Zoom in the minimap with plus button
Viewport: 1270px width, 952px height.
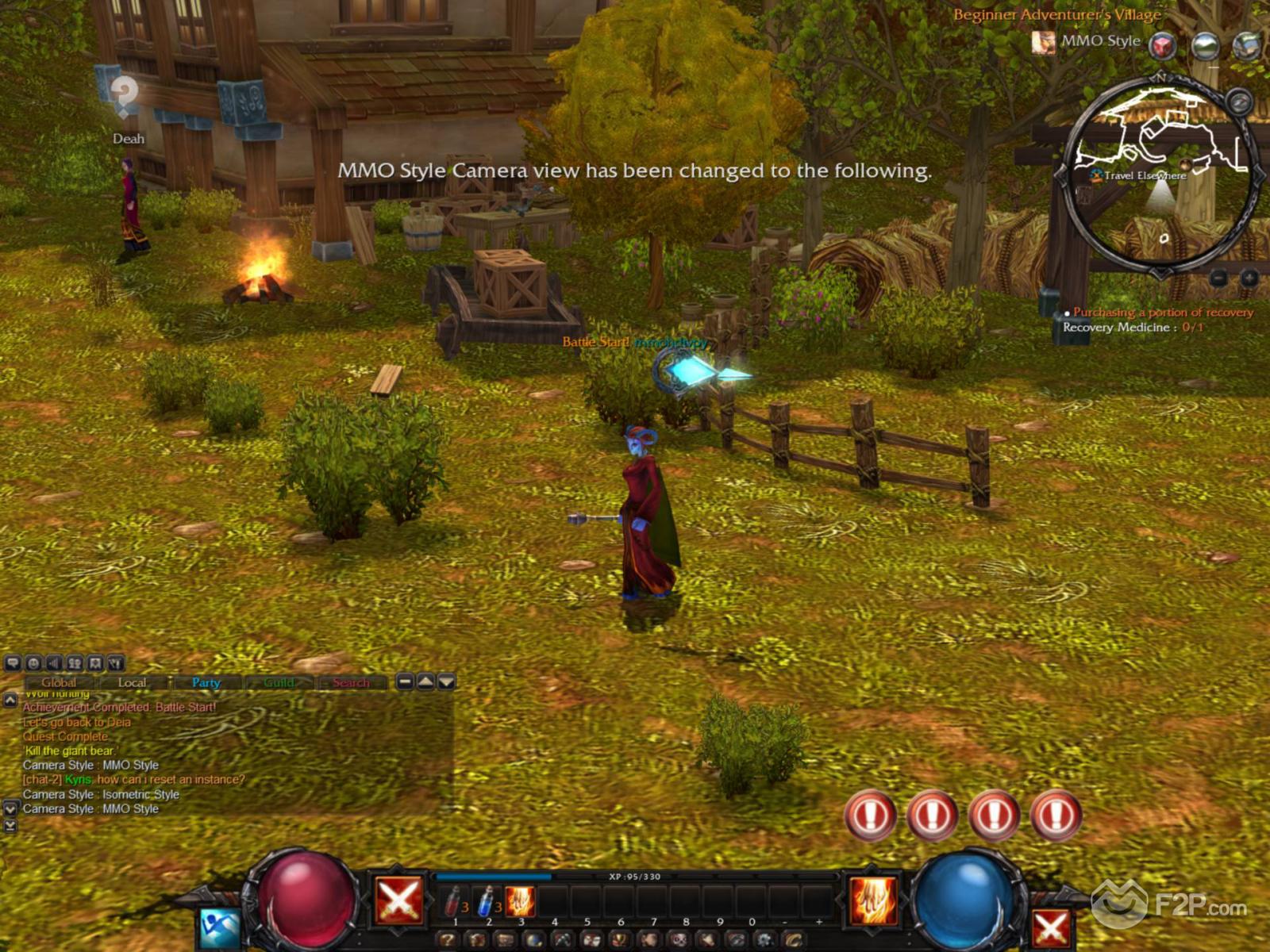pyautogui.click(x=1249, y=278)
